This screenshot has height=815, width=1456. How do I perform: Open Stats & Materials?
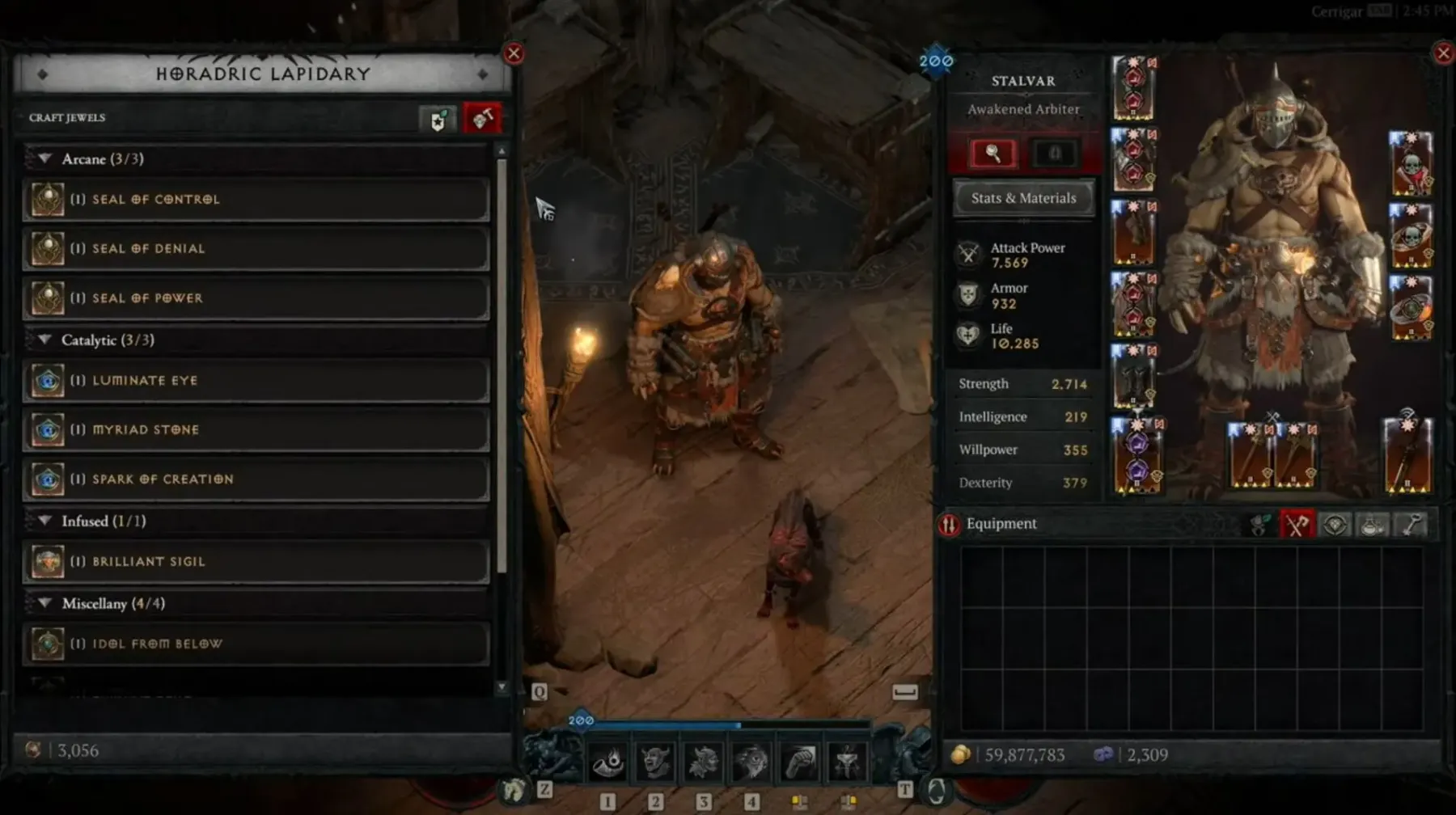(1023, 198)
